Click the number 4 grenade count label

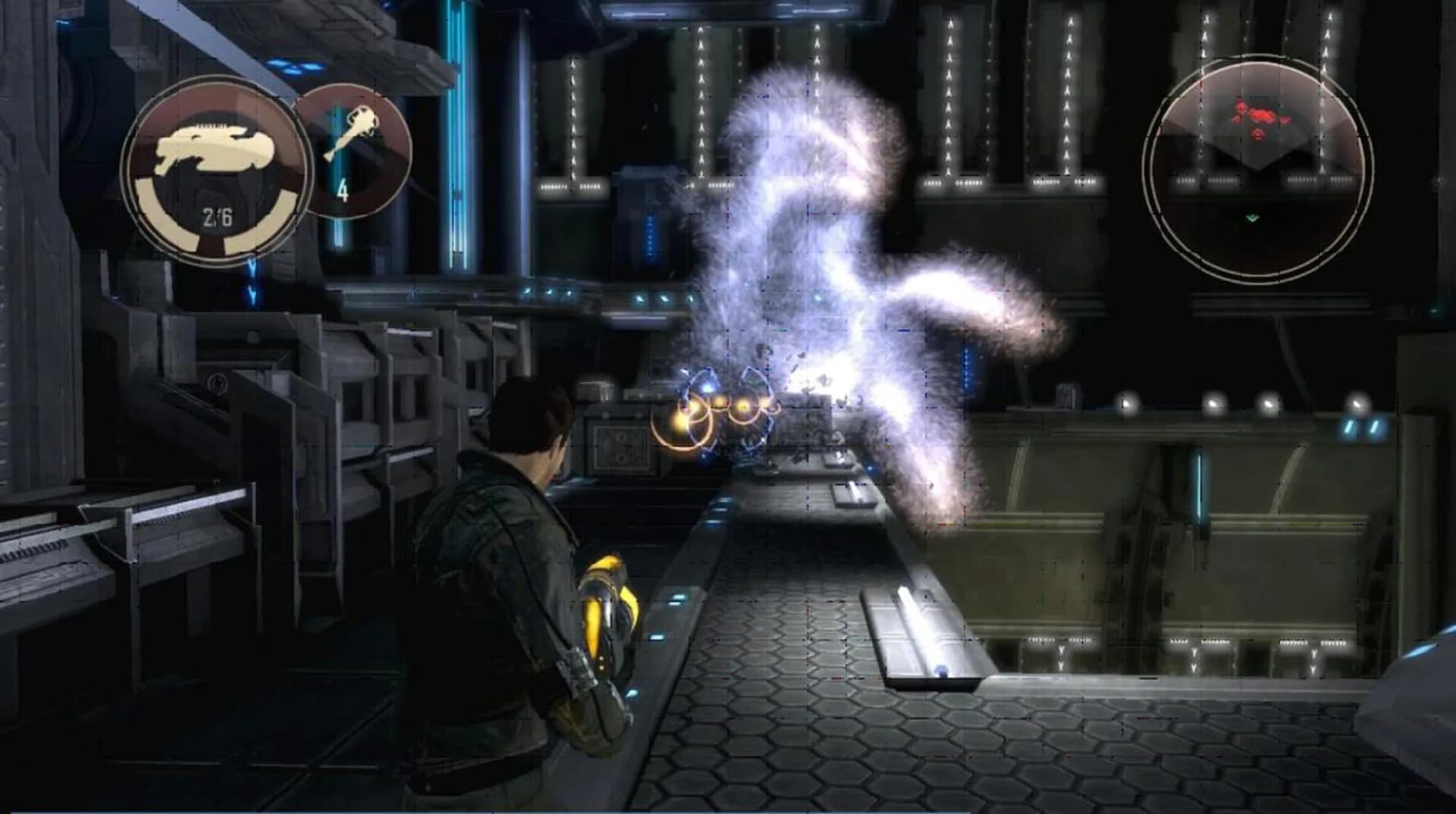click(344, 190)
